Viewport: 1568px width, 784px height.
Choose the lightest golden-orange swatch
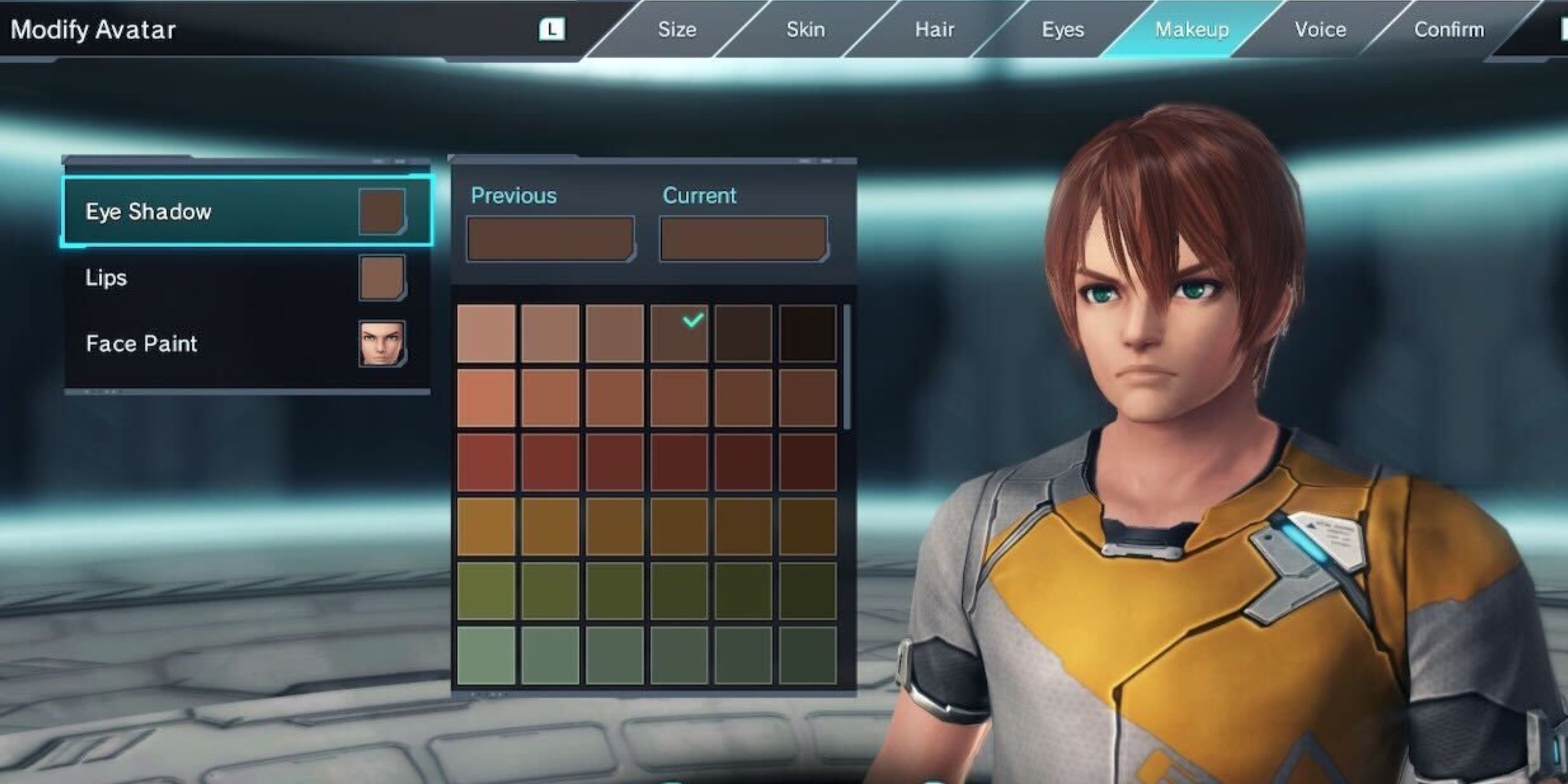(x=486, y=526)
